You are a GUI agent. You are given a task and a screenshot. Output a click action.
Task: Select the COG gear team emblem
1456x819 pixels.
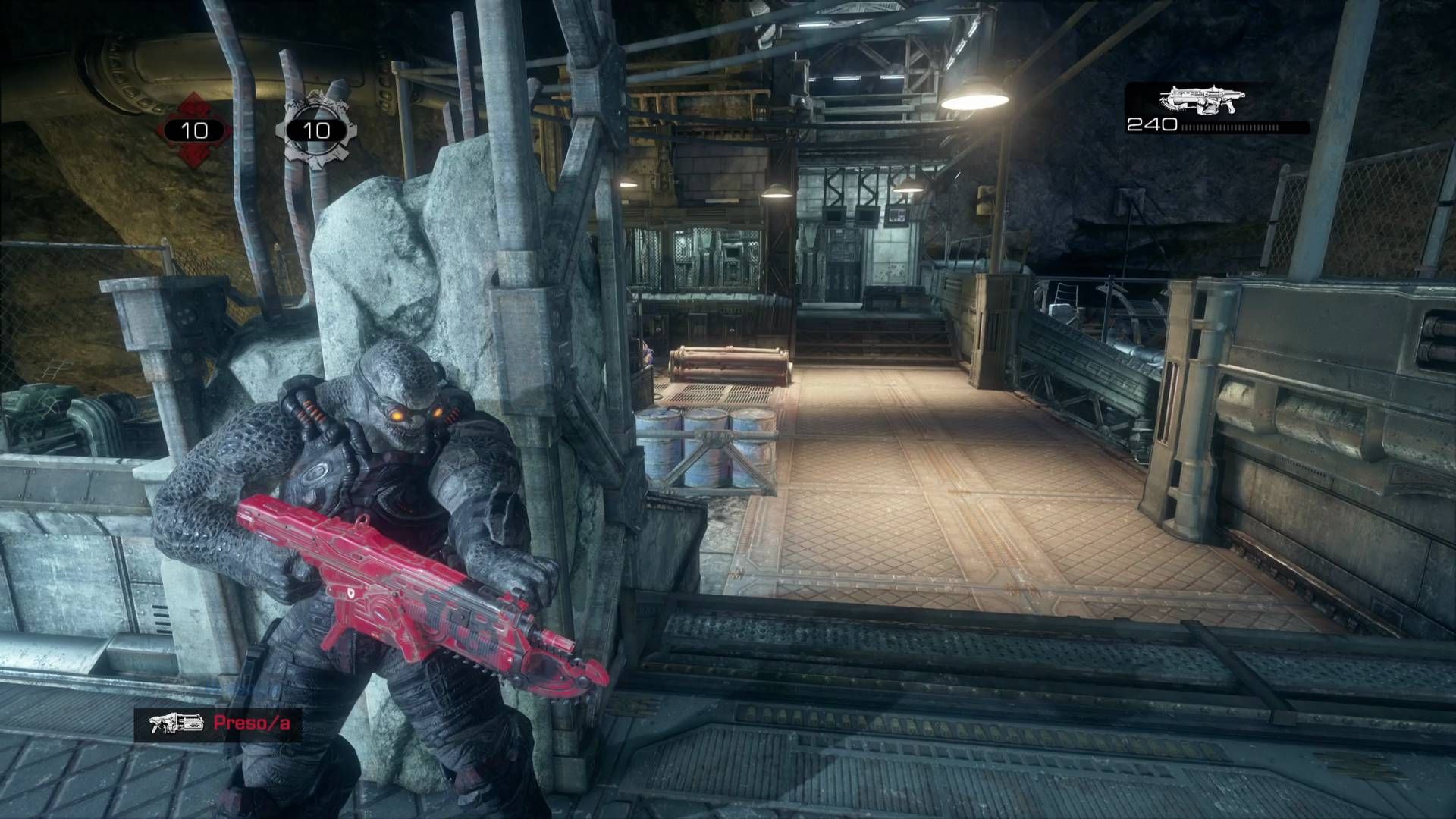(x=315, y=130)
